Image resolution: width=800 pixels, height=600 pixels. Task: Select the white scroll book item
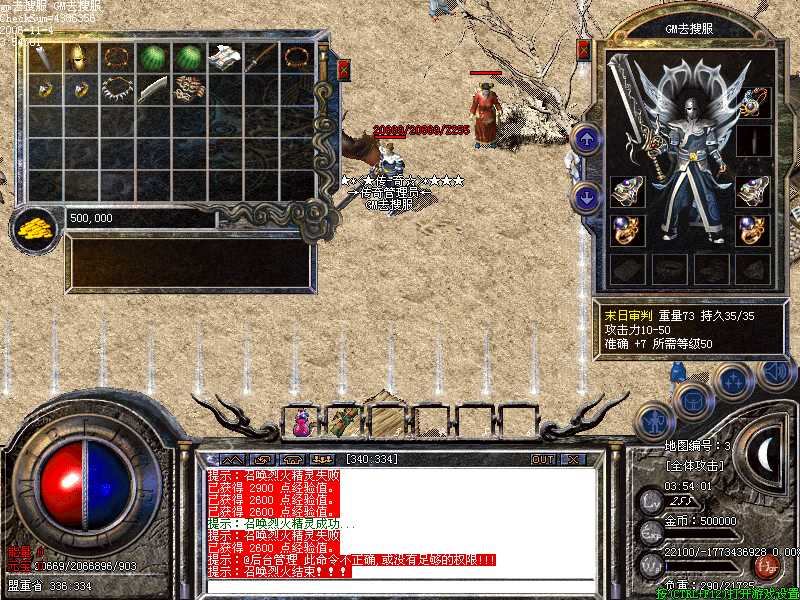click(x=223, y=58)
